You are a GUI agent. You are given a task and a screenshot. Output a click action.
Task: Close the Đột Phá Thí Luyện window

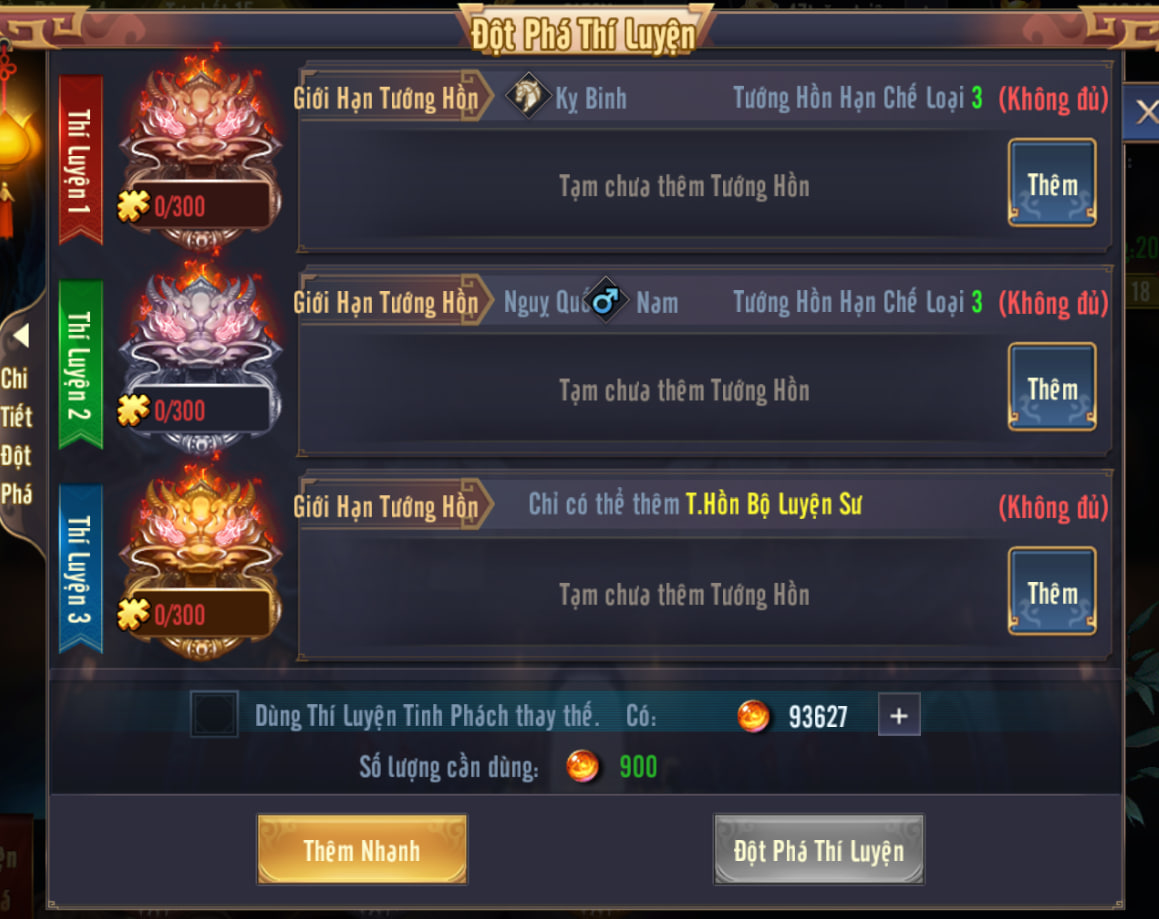coord(1144,112)
